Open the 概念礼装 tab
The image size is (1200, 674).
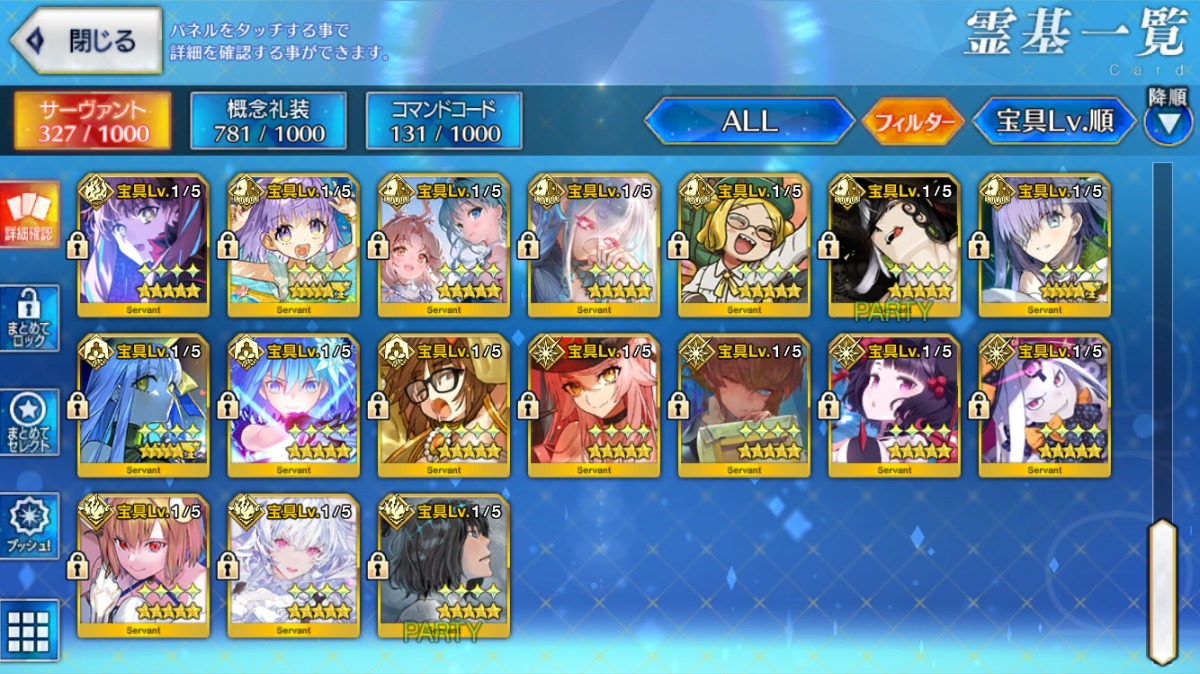(268, 121)
